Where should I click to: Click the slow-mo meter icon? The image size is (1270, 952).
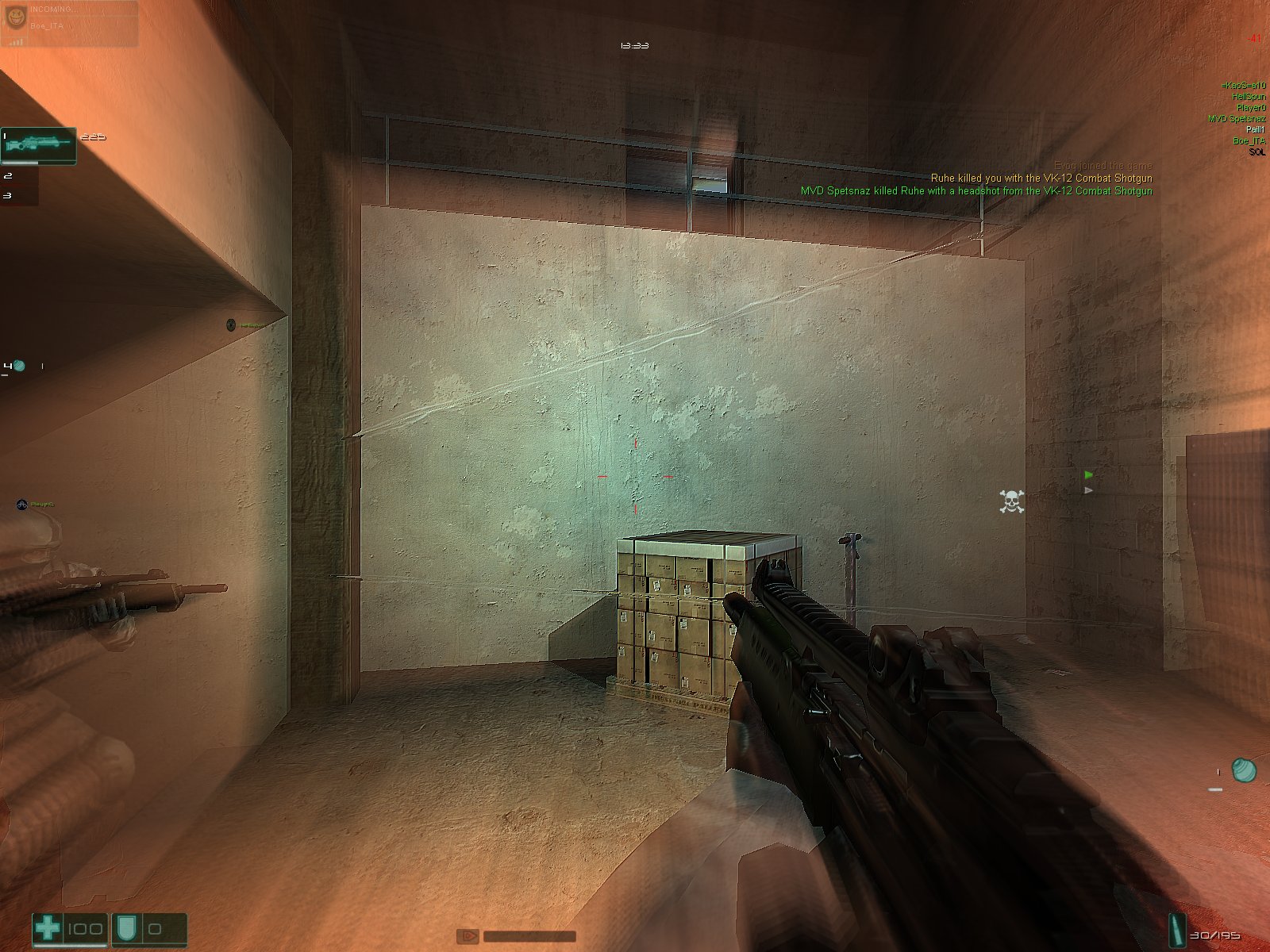[468, 936]
